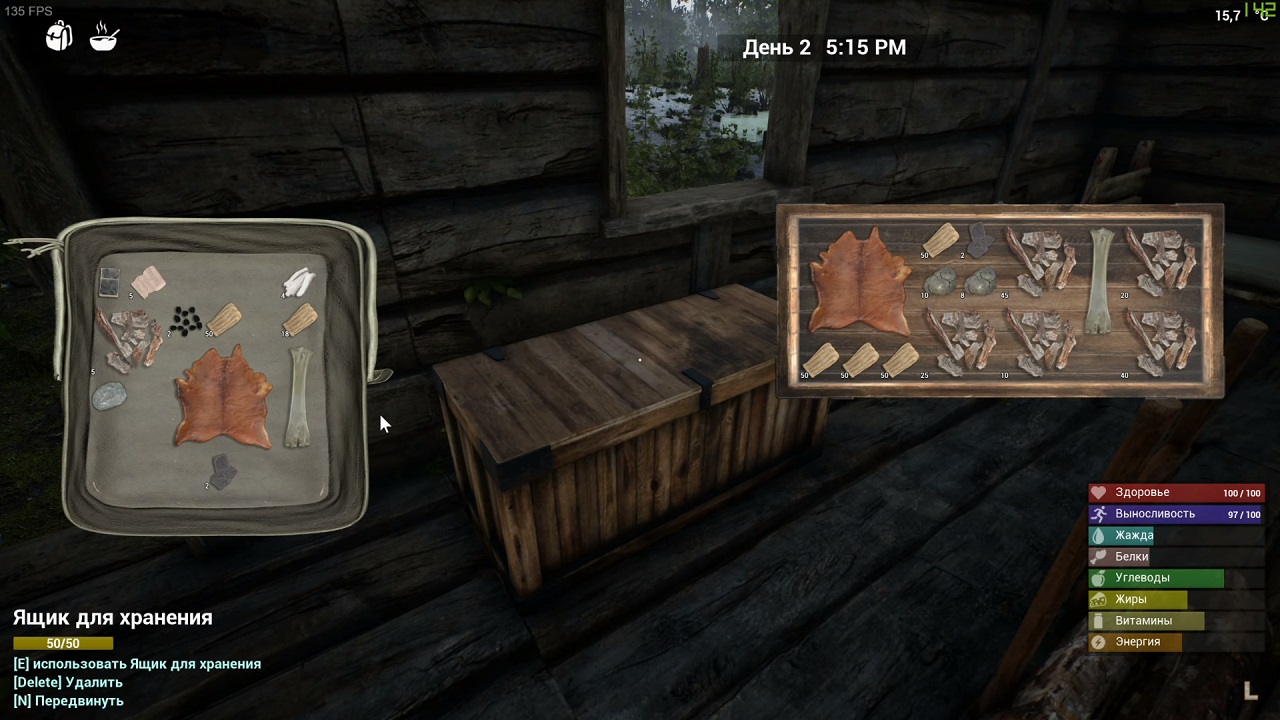Take the dark rock chunks from storage box
1280x720 pixels.
pyautogui.click(x=979, y=240)
